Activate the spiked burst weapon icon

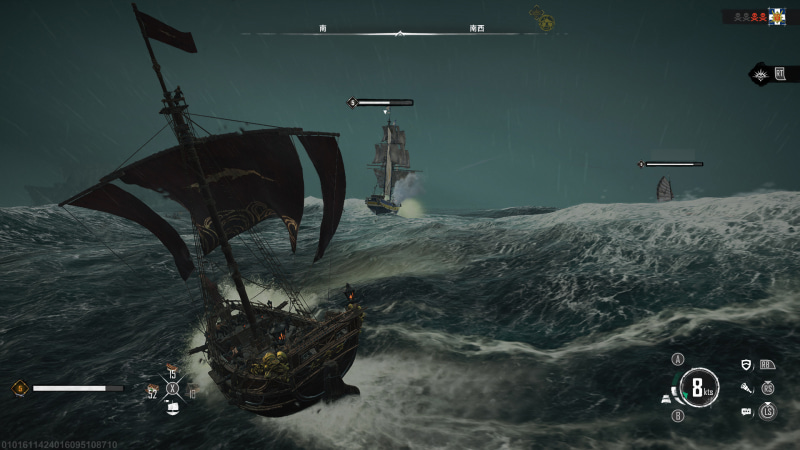pos(761,74)
